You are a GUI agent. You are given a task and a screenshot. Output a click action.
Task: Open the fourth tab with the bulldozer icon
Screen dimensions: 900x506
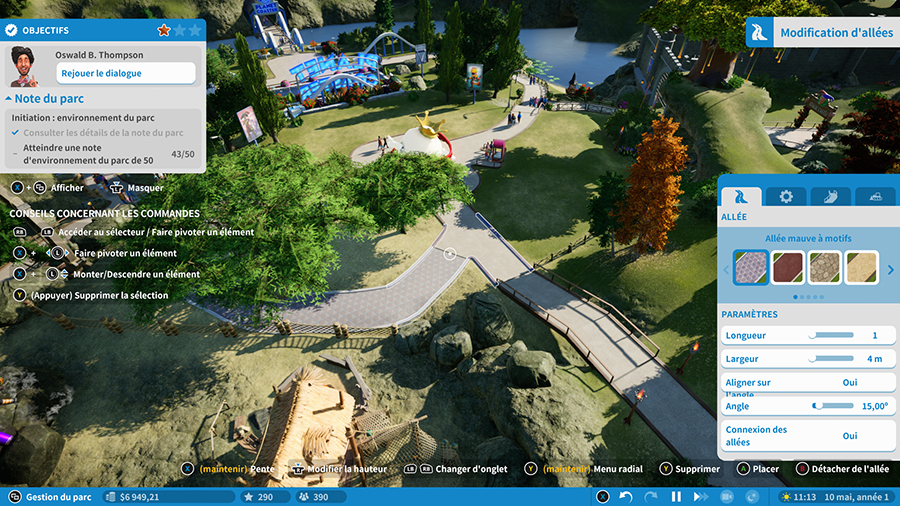tap(876, 197)
